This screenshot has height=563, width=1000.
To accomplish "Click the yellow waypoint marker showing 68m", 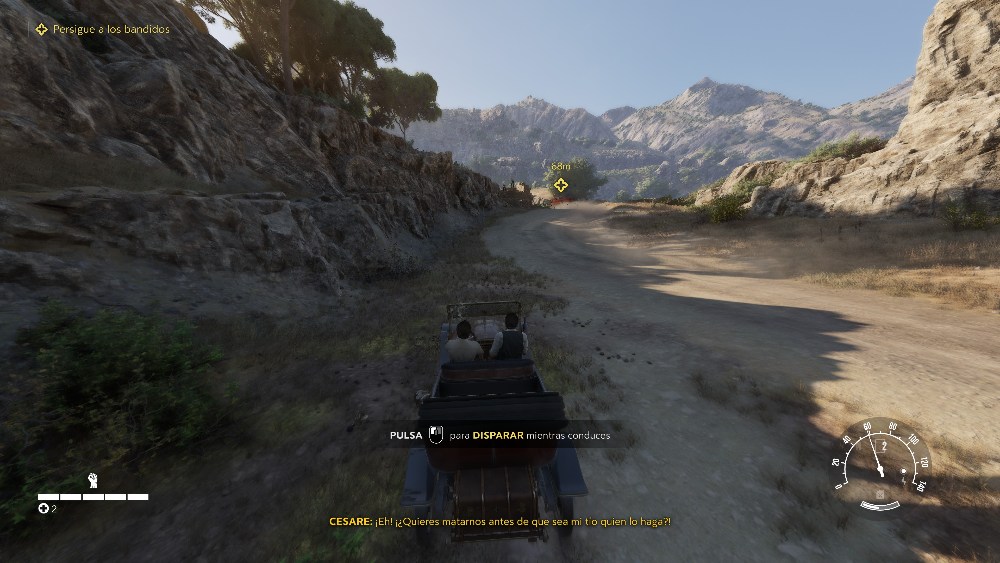I will [561, 185].
